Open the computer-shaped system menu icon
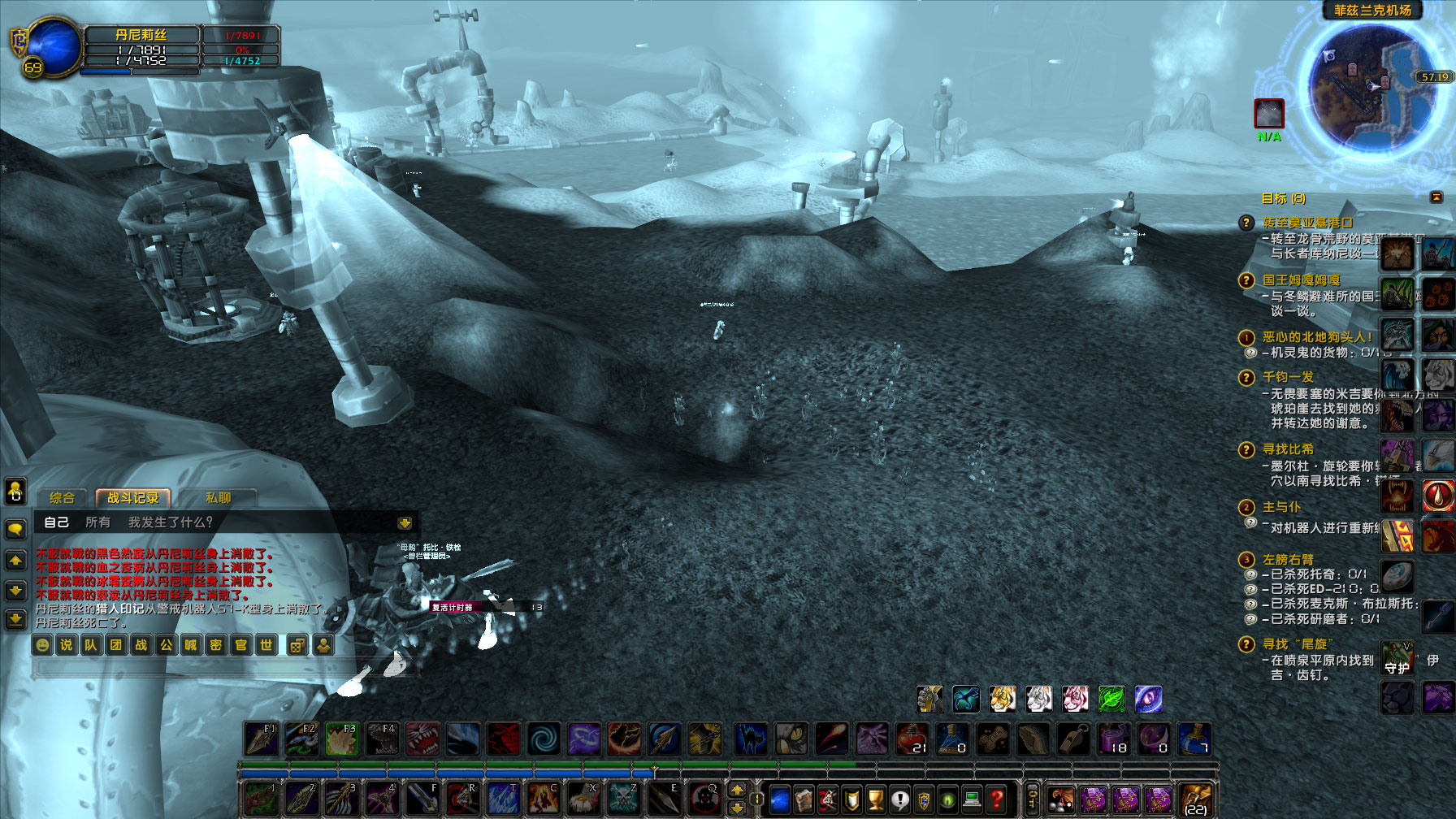1456x819 pixels. point(970,799)
